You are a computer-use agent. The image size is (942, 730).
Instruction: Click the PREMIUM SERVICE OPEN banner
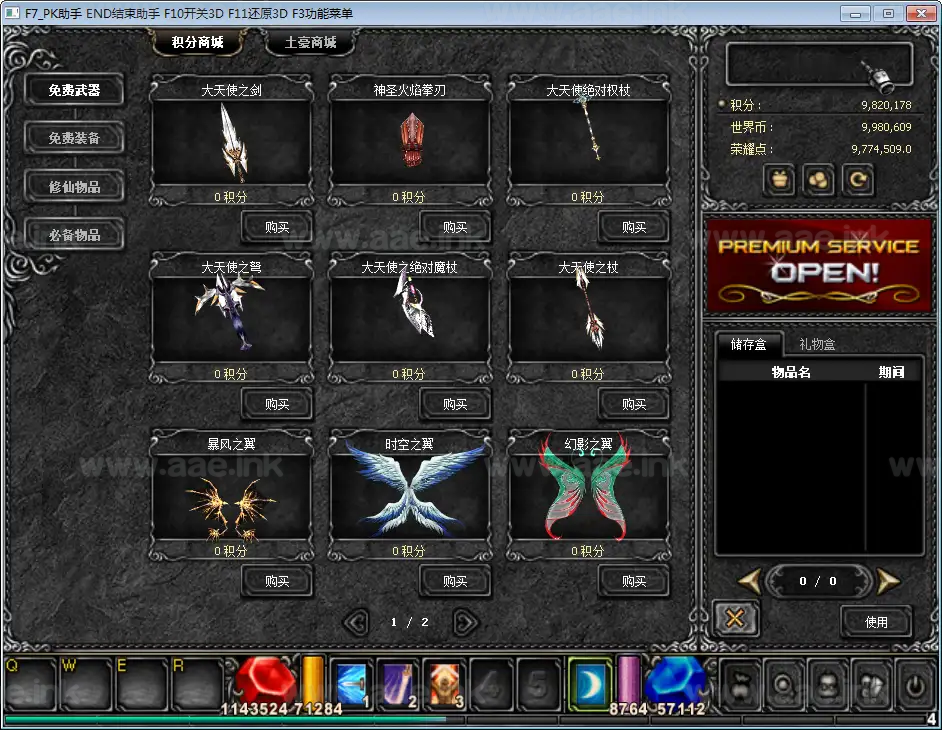819,265
